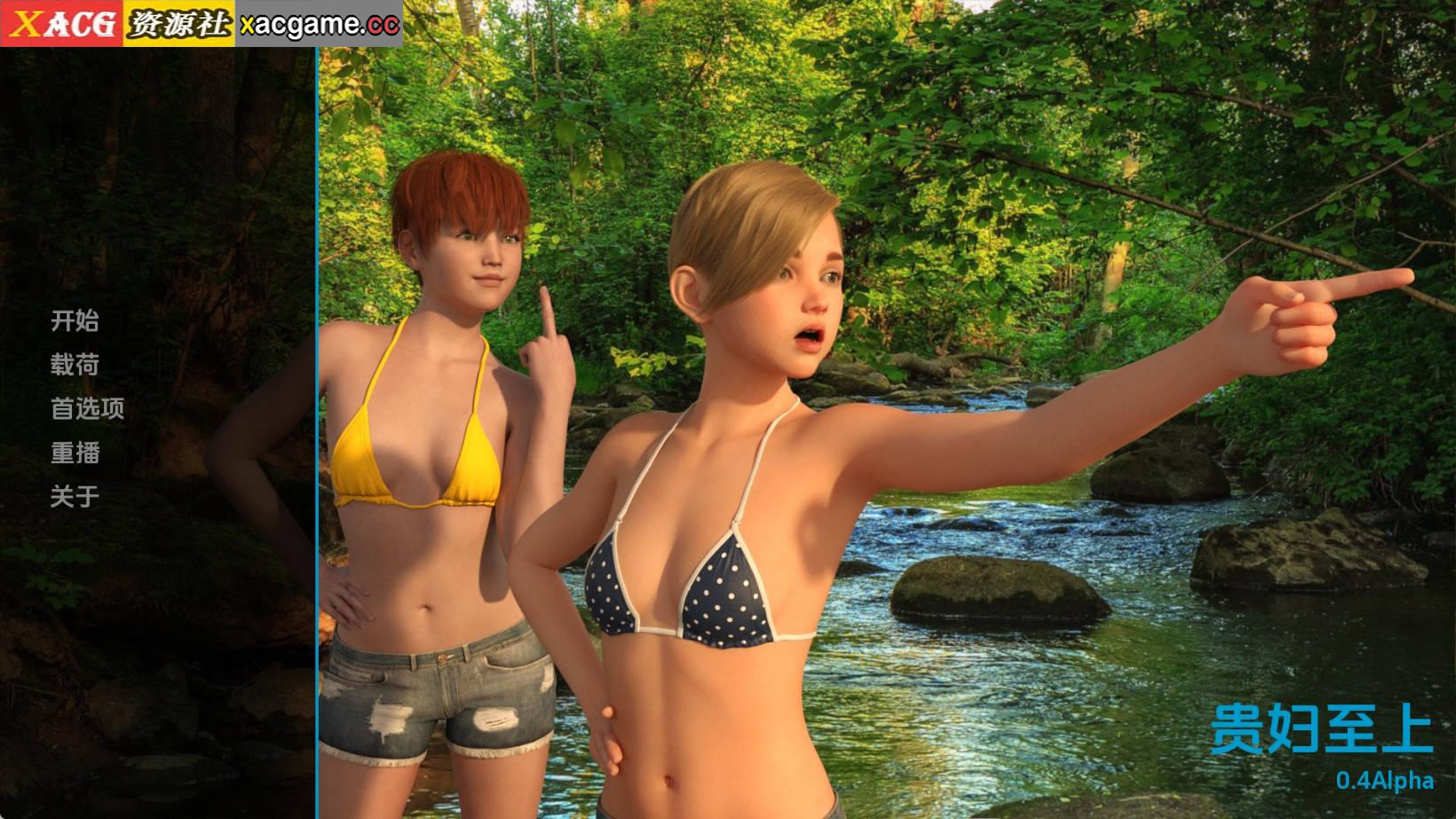
Task: Show the 关于 about page
Action: click(75, 496)
